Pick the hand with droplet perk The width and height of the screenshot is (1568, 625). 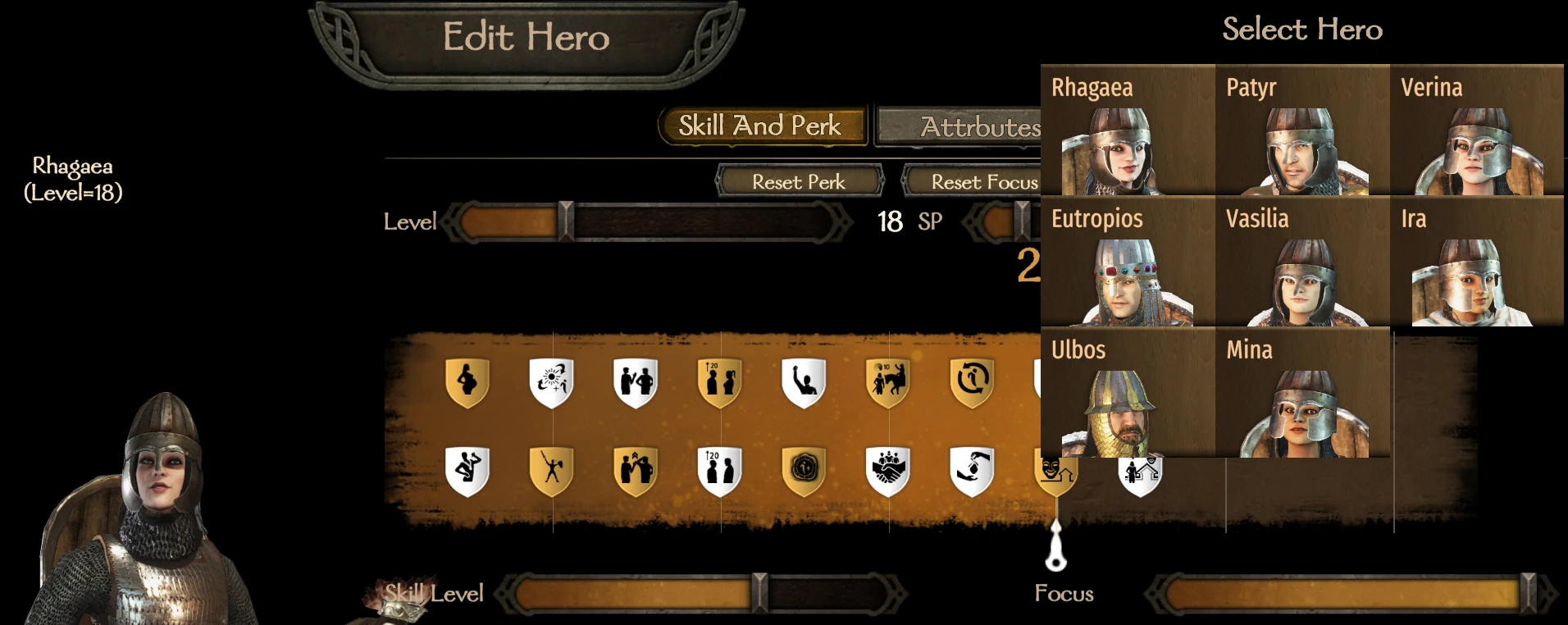click(x=972, y=472)
